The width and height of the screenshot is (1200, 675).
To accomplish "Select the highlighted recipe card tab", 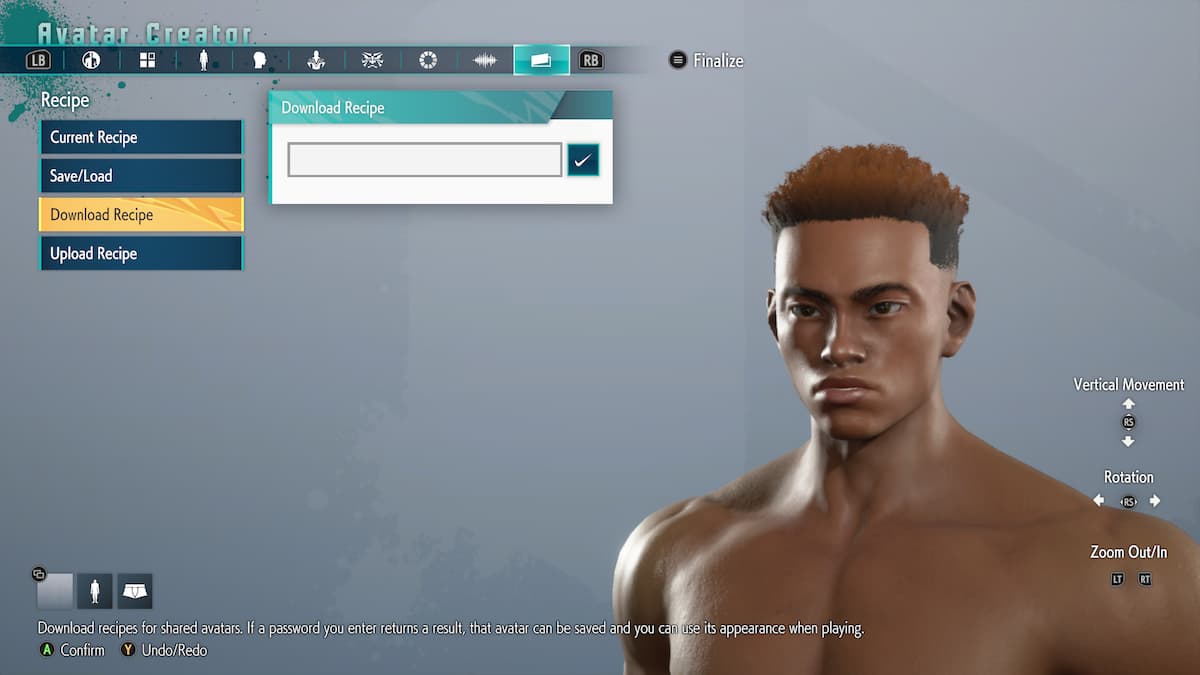I will click(x=541, y=61).
